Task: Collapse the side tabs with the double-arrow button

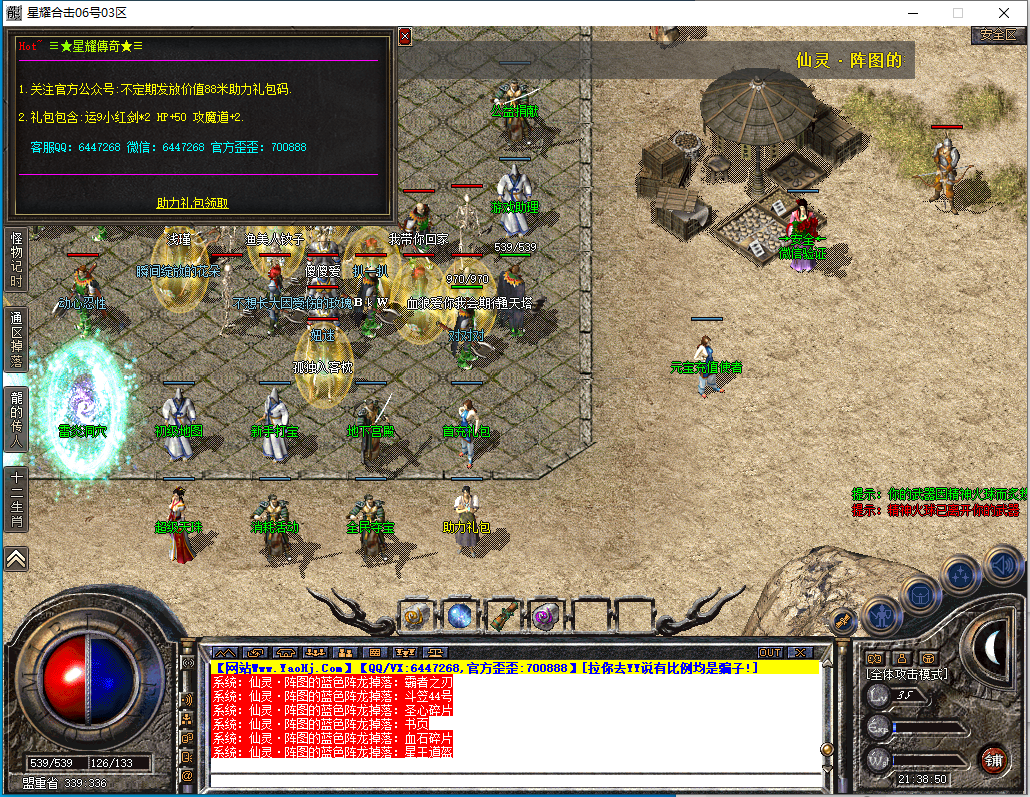Action: pos(16,558)
